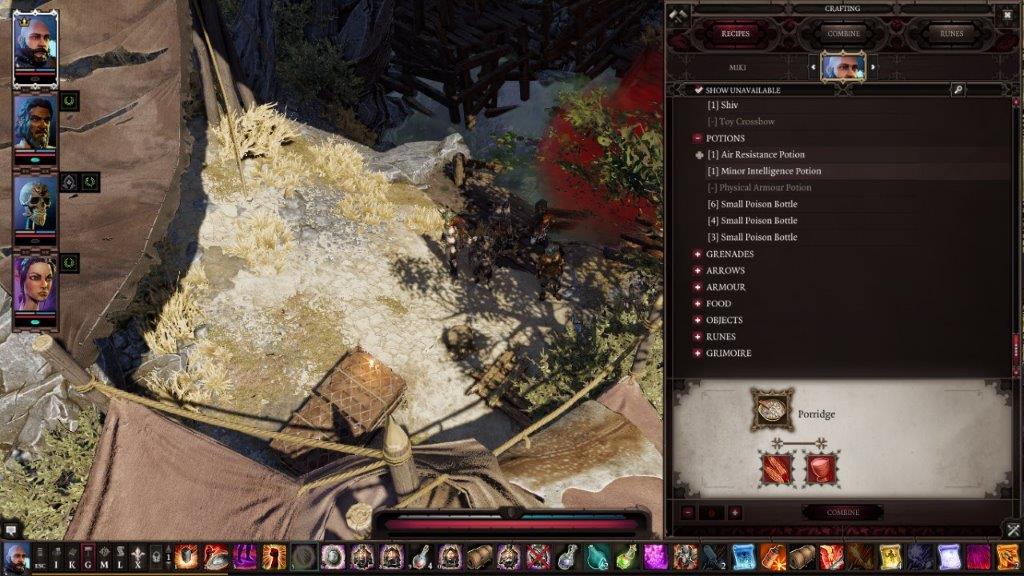
Task: Select the purple-haired companion portrait
Action: 35,284
